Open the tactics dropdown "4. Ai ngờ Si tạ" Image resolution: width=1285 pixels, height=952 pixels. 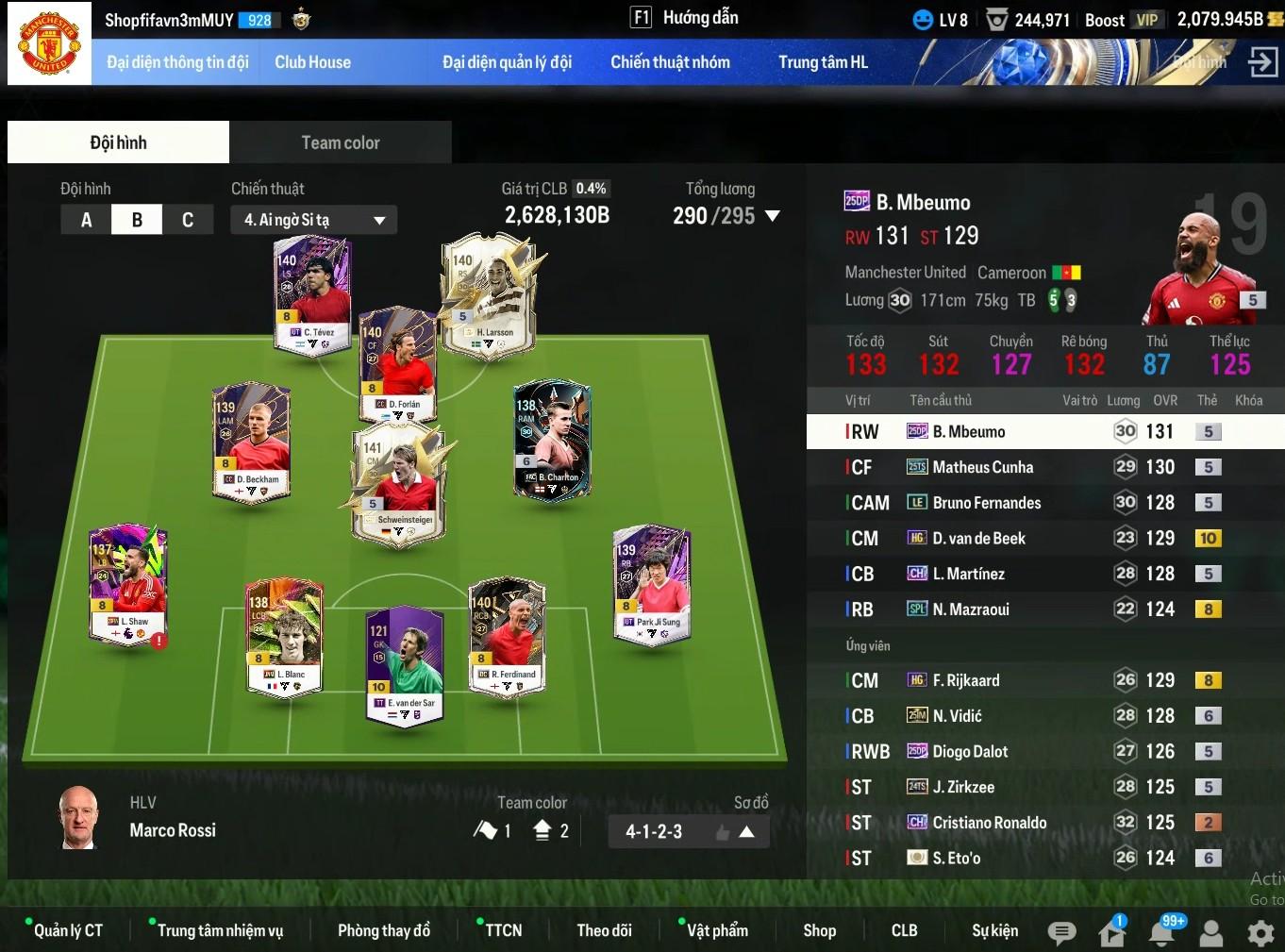(313, 220)
